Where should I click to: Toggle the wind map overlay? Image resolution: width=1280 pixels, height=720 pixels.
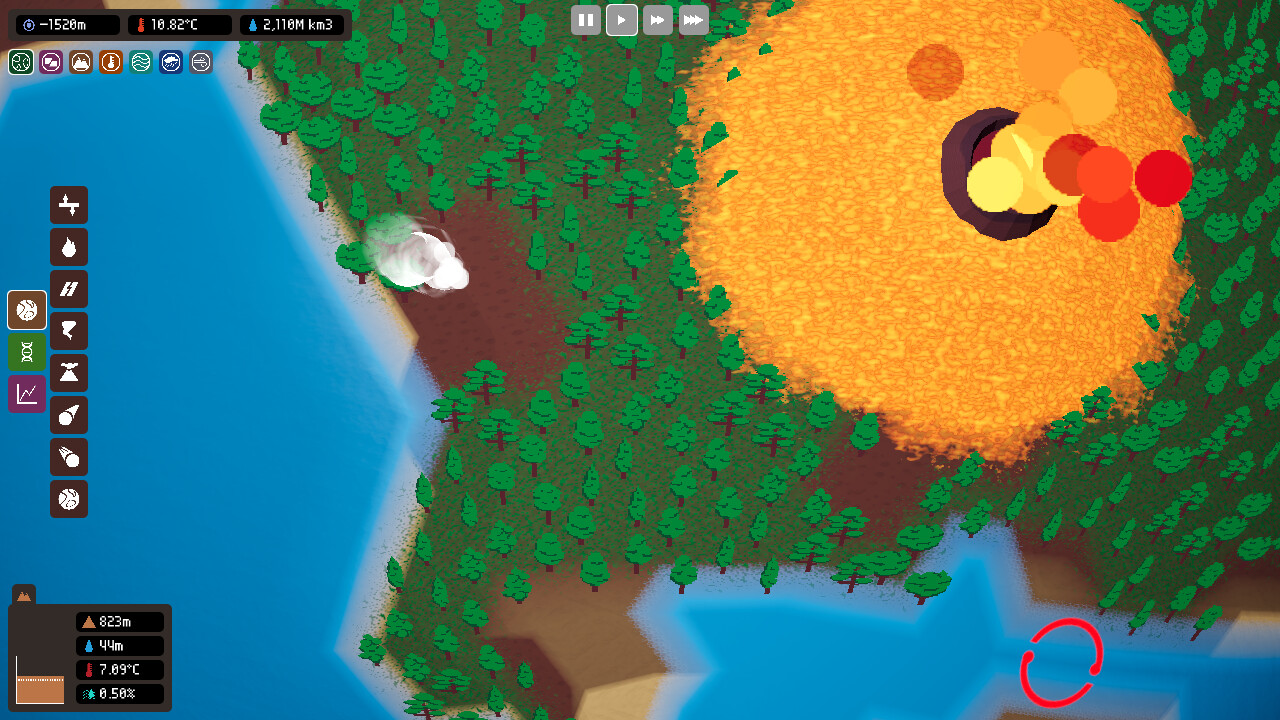point(200,62)
